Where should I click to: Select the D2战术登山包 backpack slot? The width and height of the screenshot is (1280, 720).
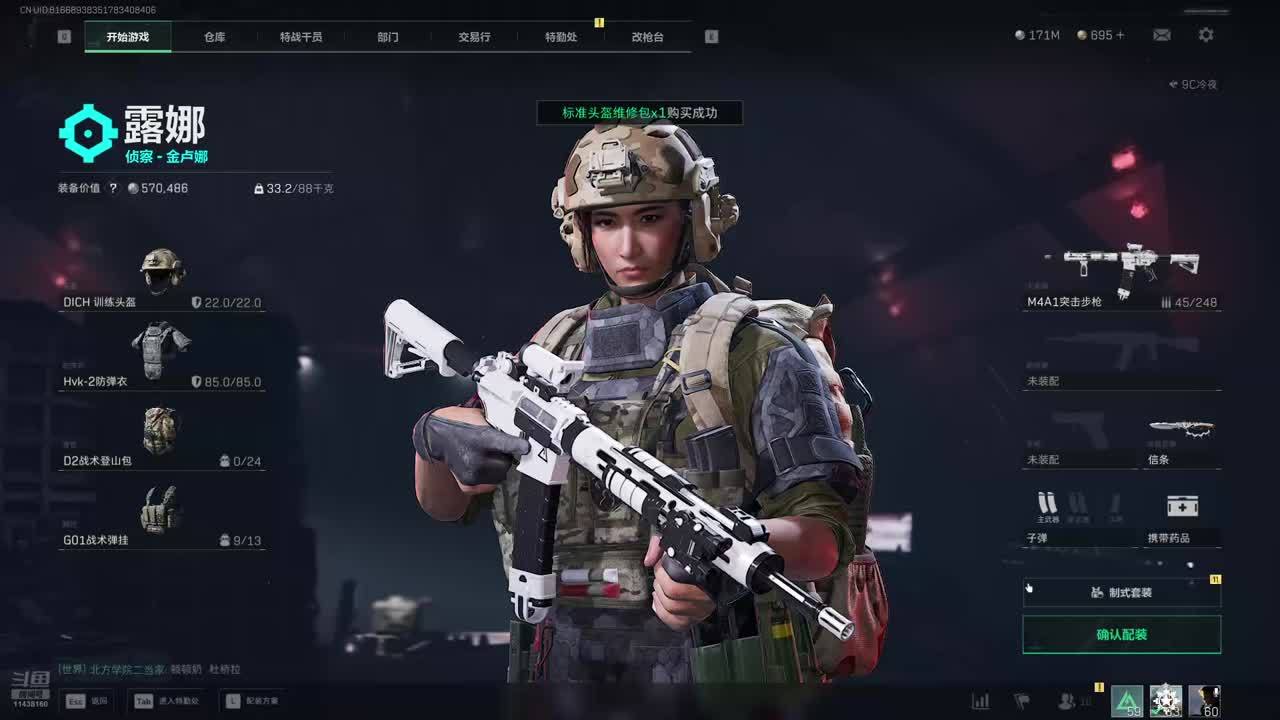(162, 438)
